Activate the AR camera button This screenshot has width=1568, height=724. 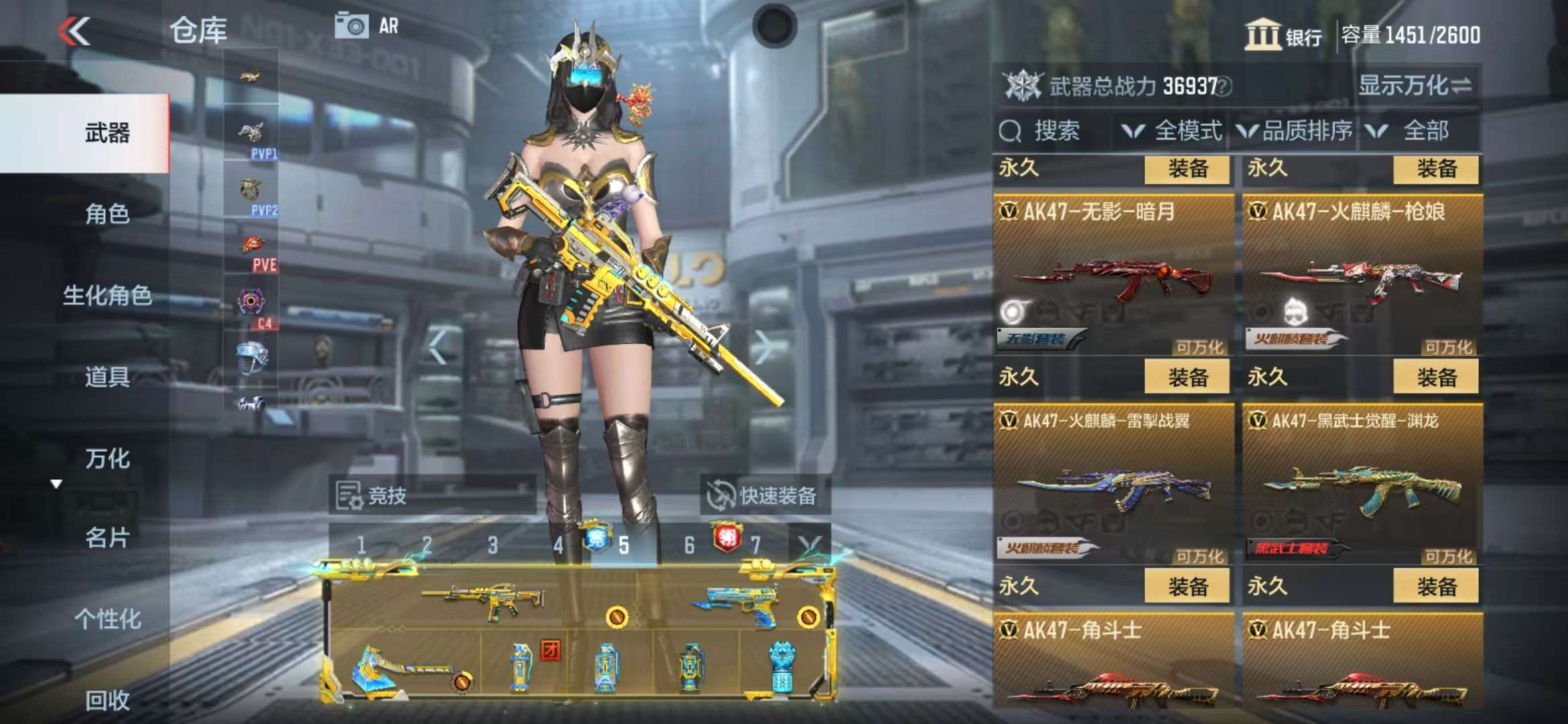pyautogui.click(x=367, y=27)
